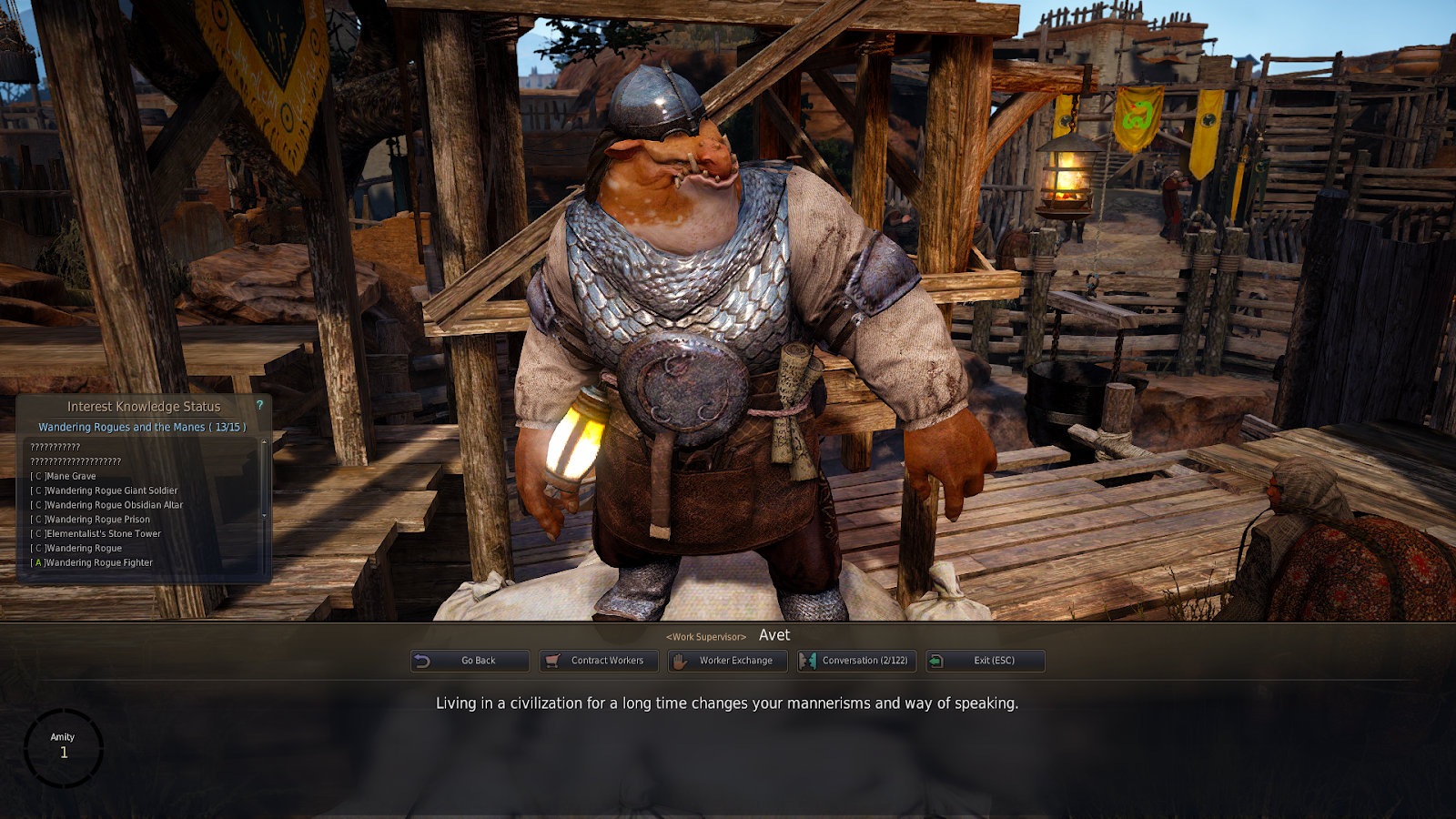Start a Conversation with Avet
The image size is (1456, 819).
tap(855, 661)
